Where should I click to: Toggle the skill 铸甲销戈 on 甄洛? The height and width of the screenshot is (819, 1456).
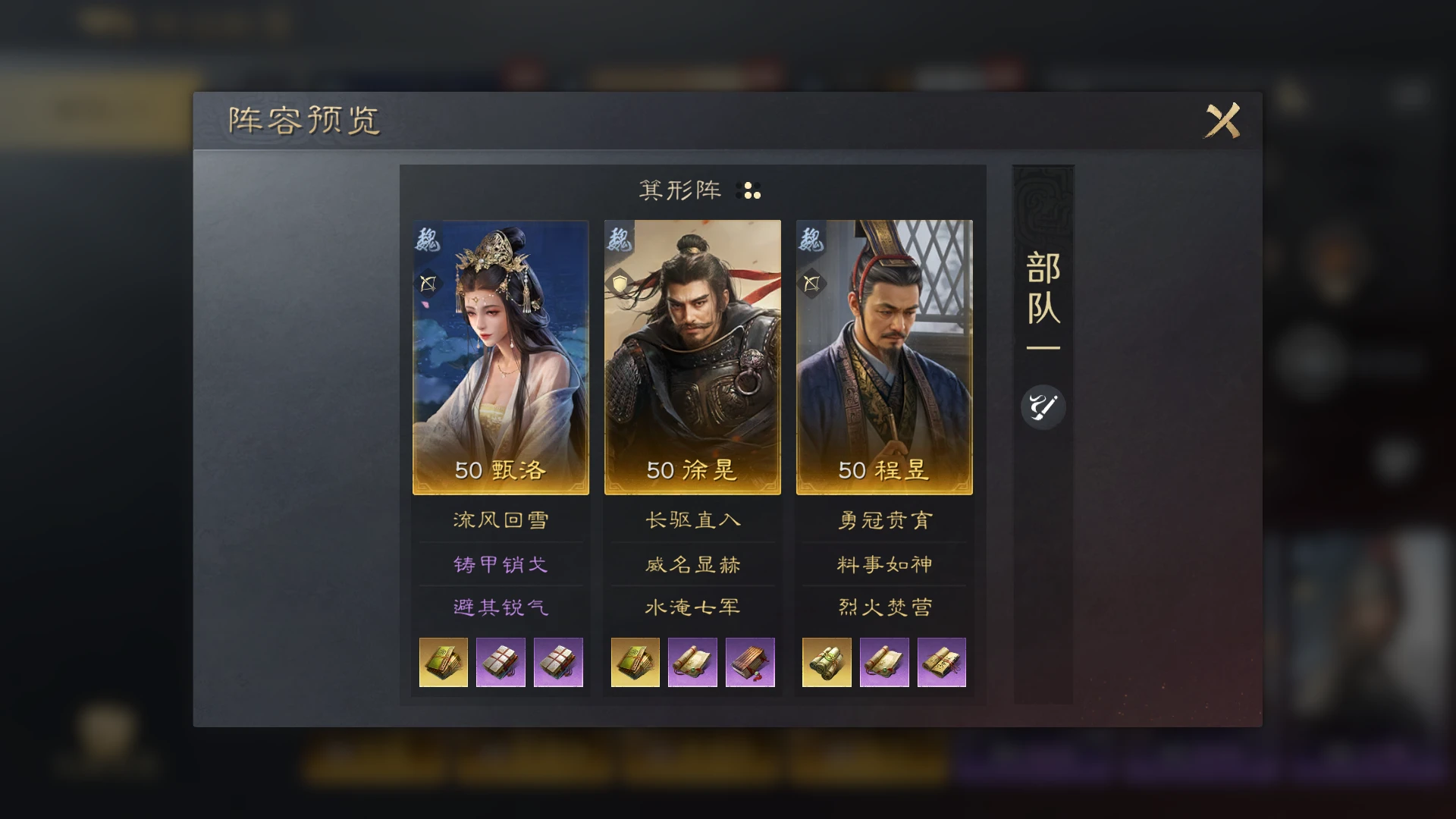pos(499,563)
